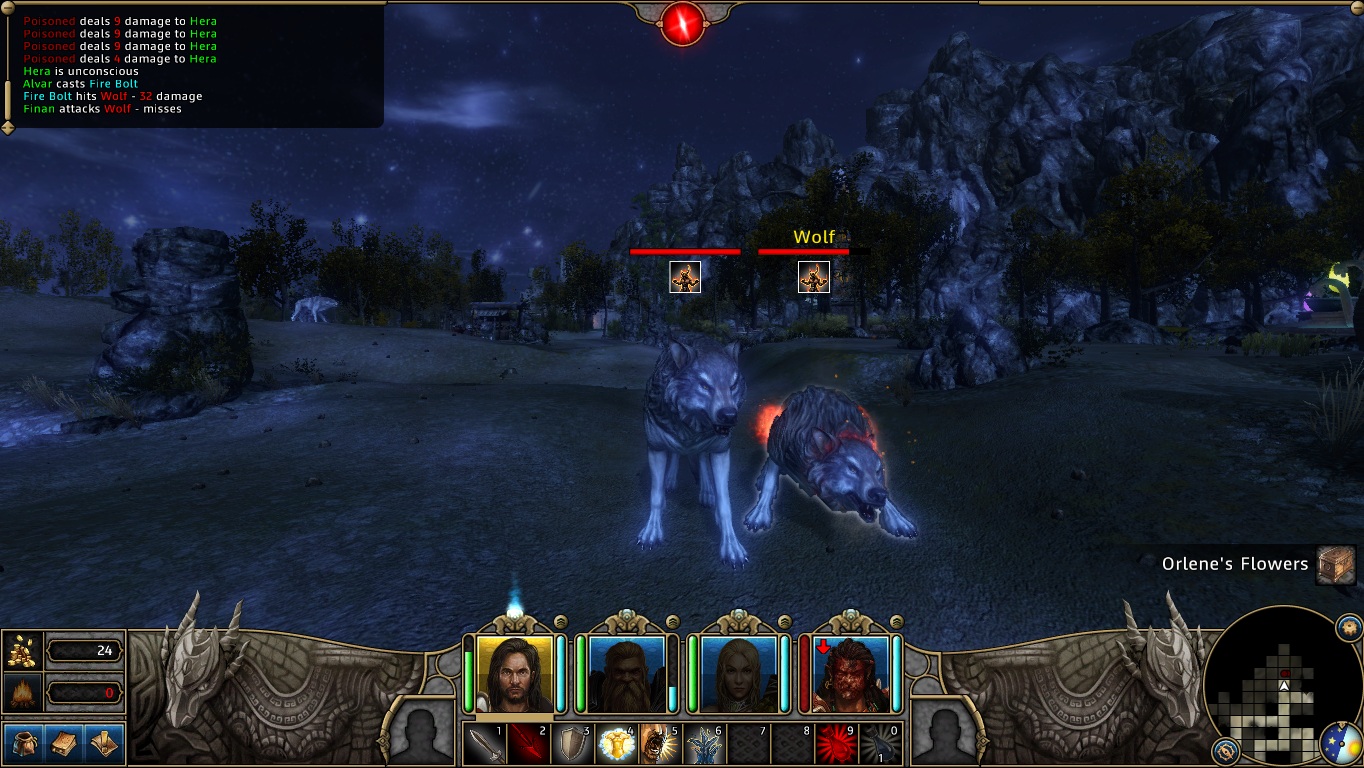Select the red-faced orc party portrait
1364x768 pixels.
[851, 673]
